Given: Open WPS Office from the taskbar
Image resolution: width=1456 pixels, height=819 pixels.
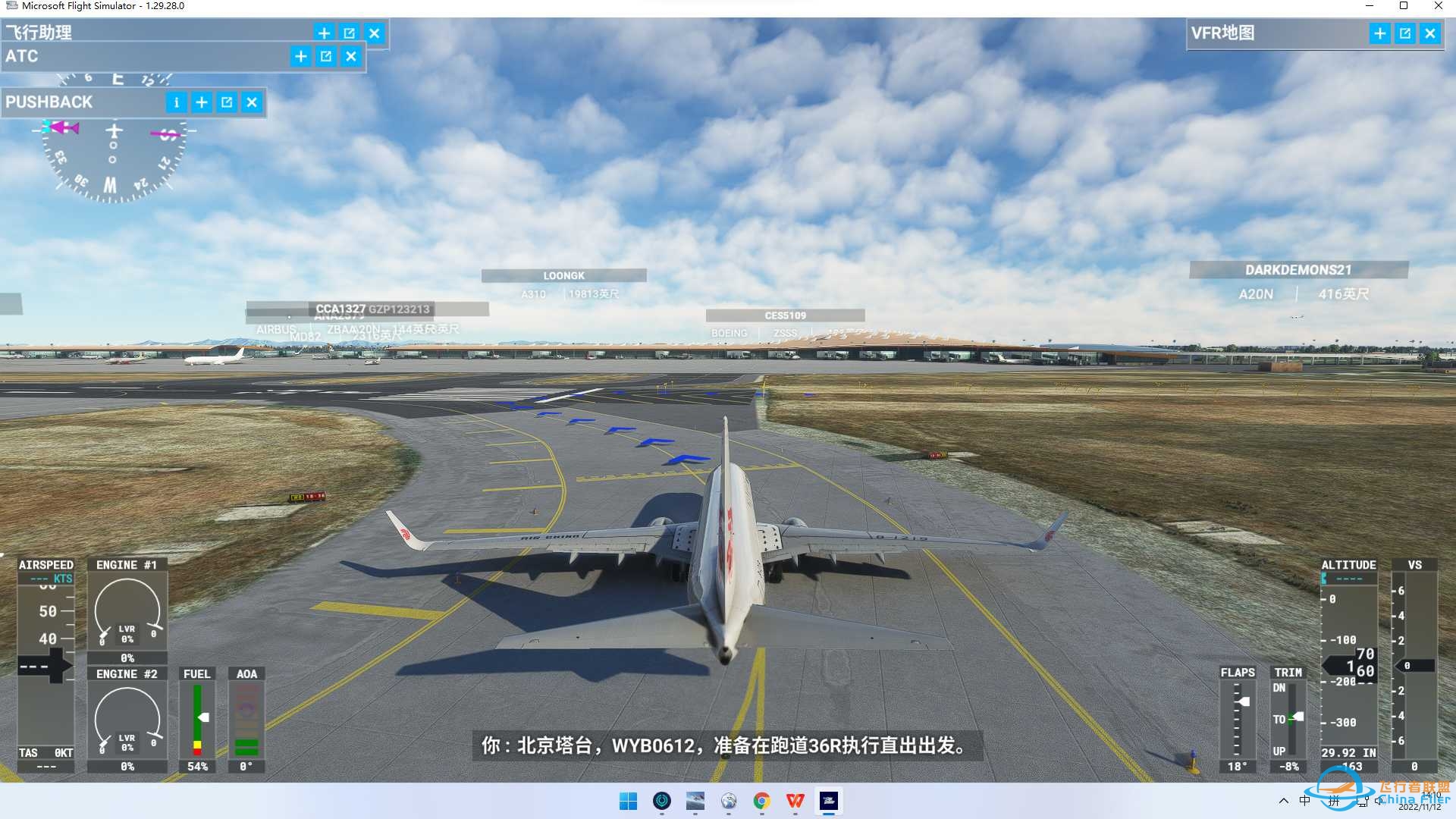Looking at the screenshot, I should coord(795,802).
